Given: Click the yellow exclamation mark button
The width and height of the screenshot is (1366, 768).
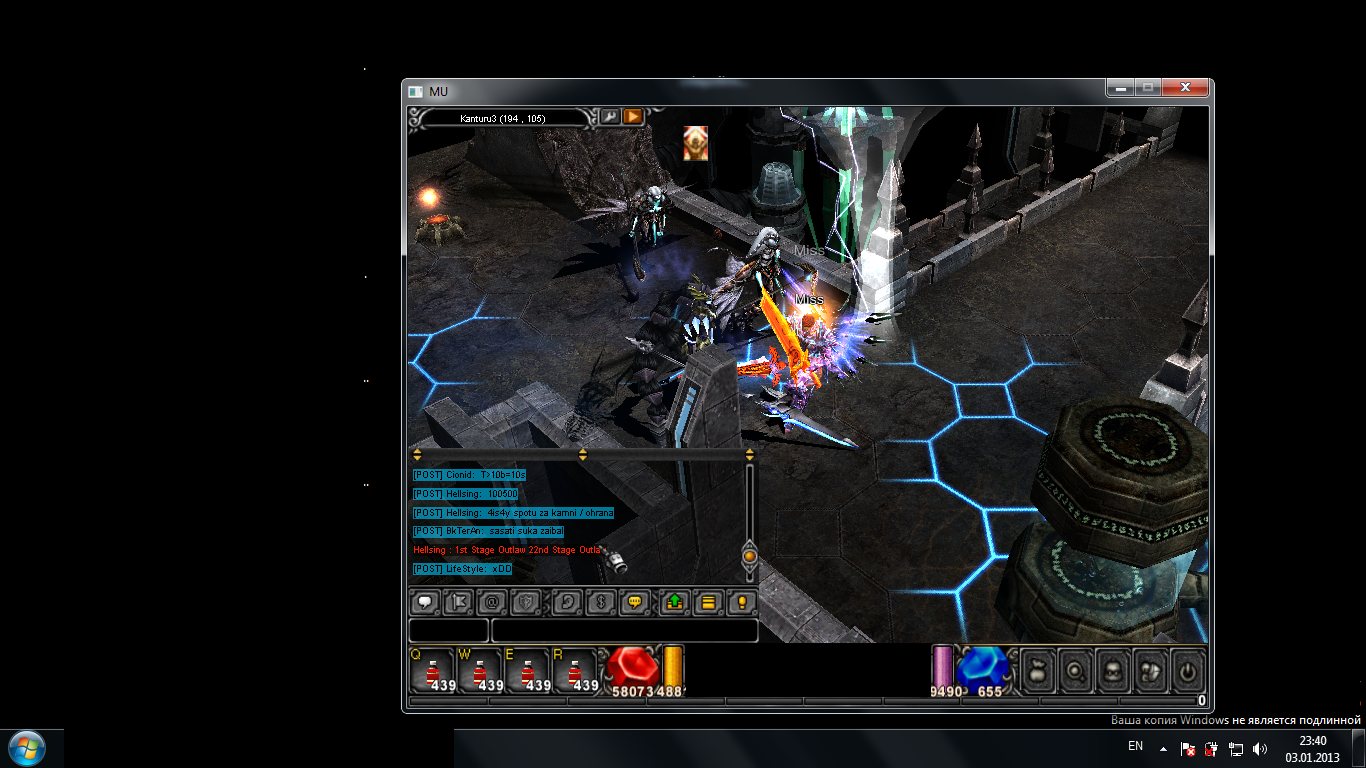Looking at the screenshot, I should (741, 602).
